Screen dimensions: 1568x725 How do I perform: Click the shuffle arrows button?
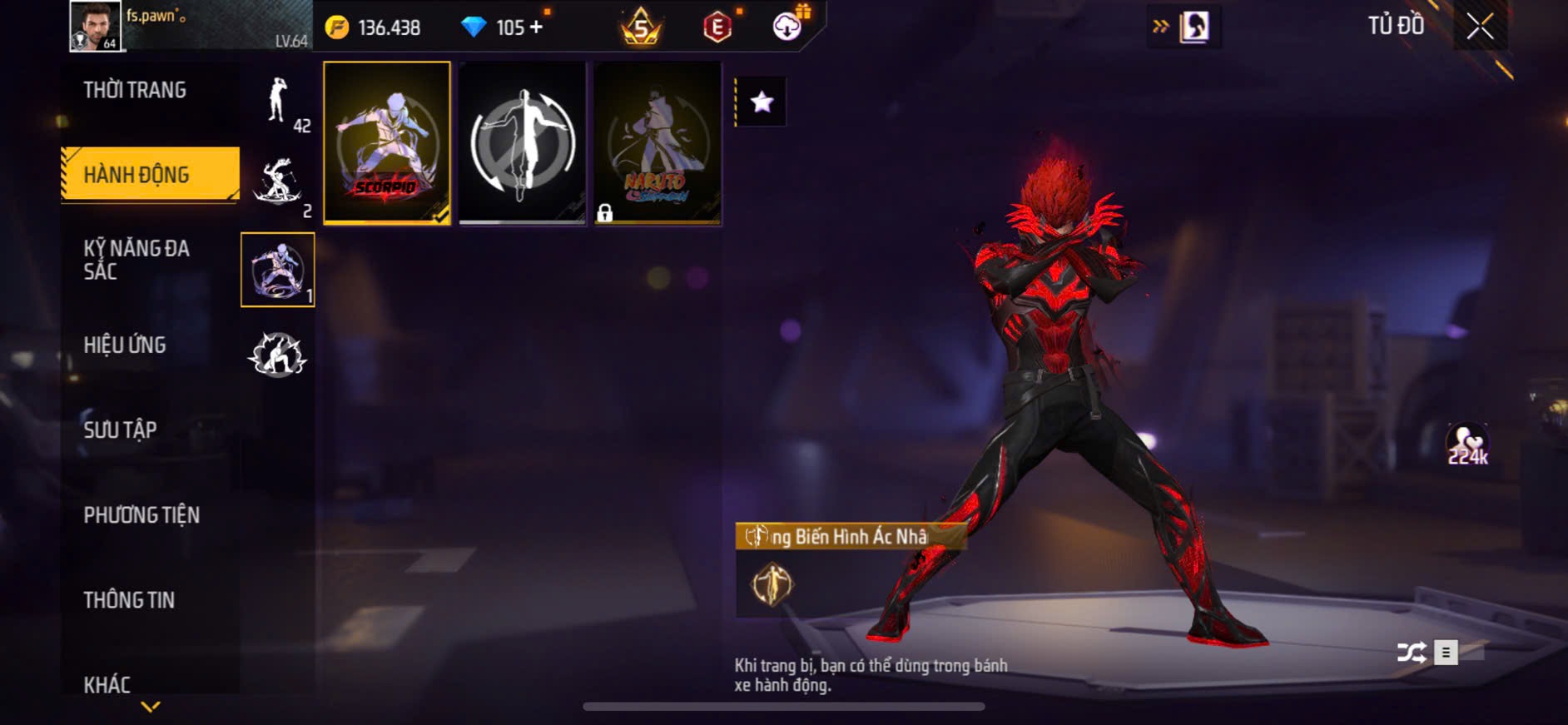pos(1411,653)
